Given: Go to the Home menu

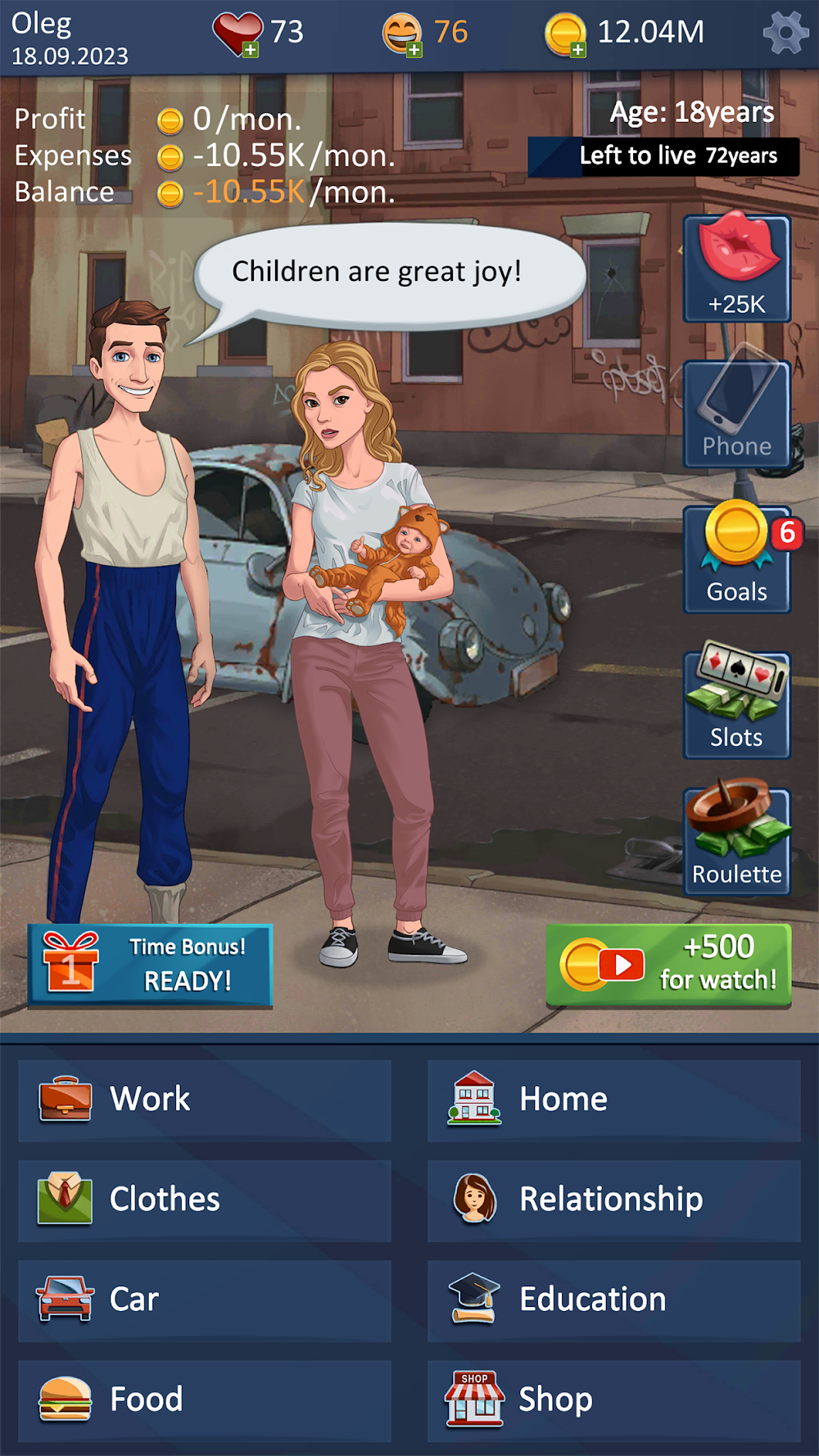Looking at the screenshot, I should tap(614, 1100).
